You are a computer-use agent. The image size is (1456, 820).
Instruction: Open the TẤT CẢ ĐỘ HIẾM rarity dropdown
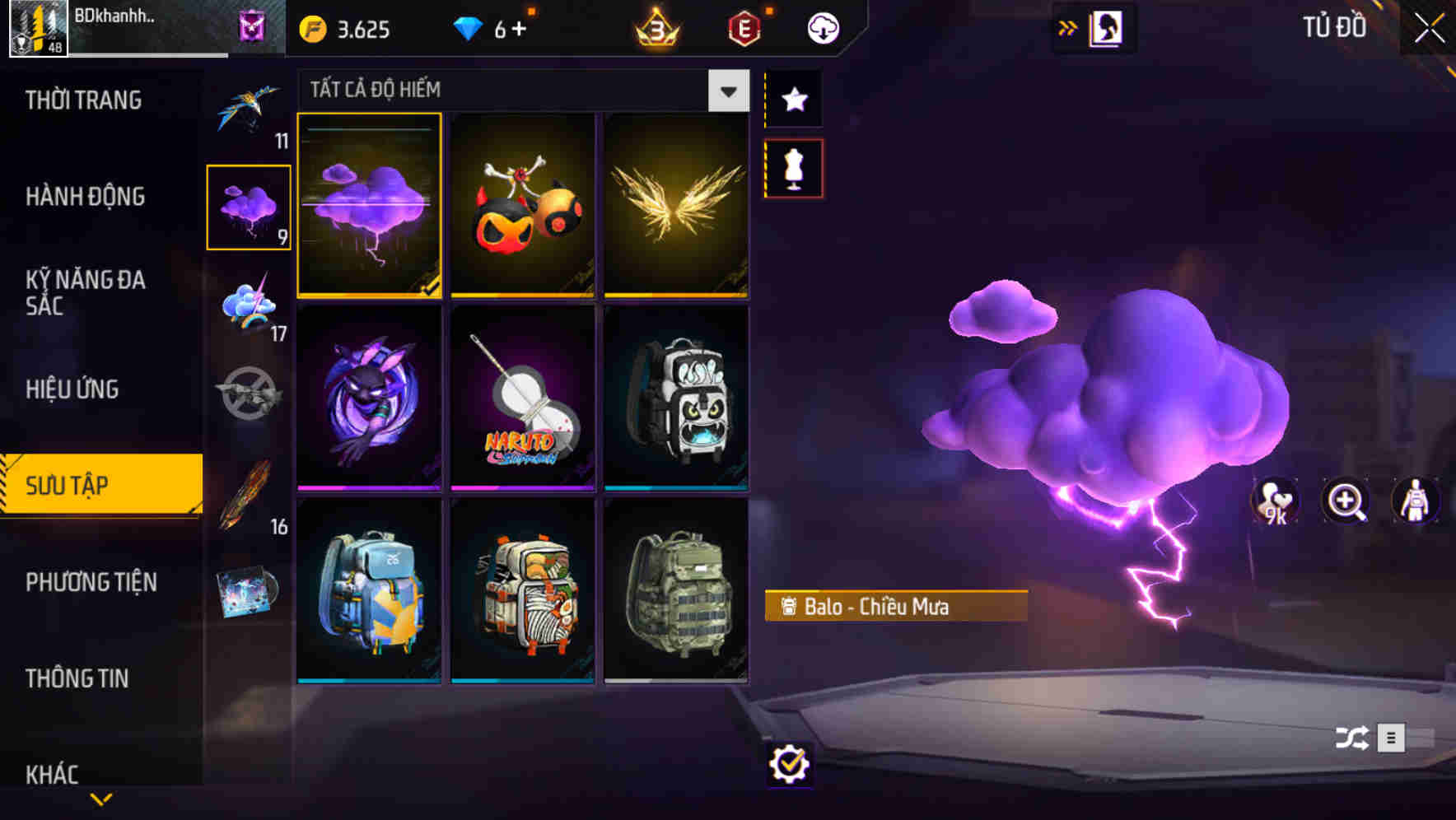pos(726,91)
